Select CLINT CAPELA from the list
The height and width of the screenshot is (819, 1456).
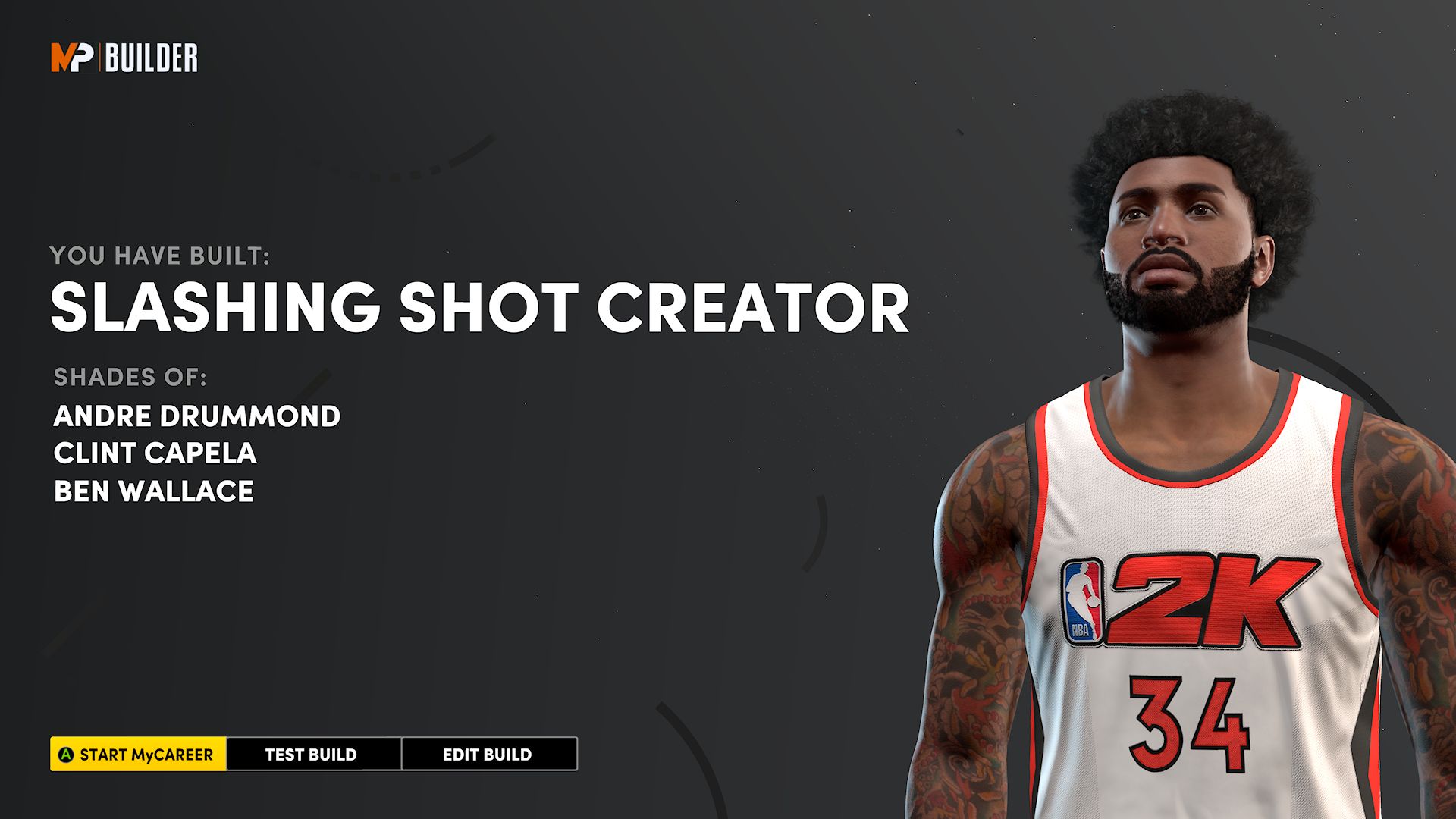154,454
